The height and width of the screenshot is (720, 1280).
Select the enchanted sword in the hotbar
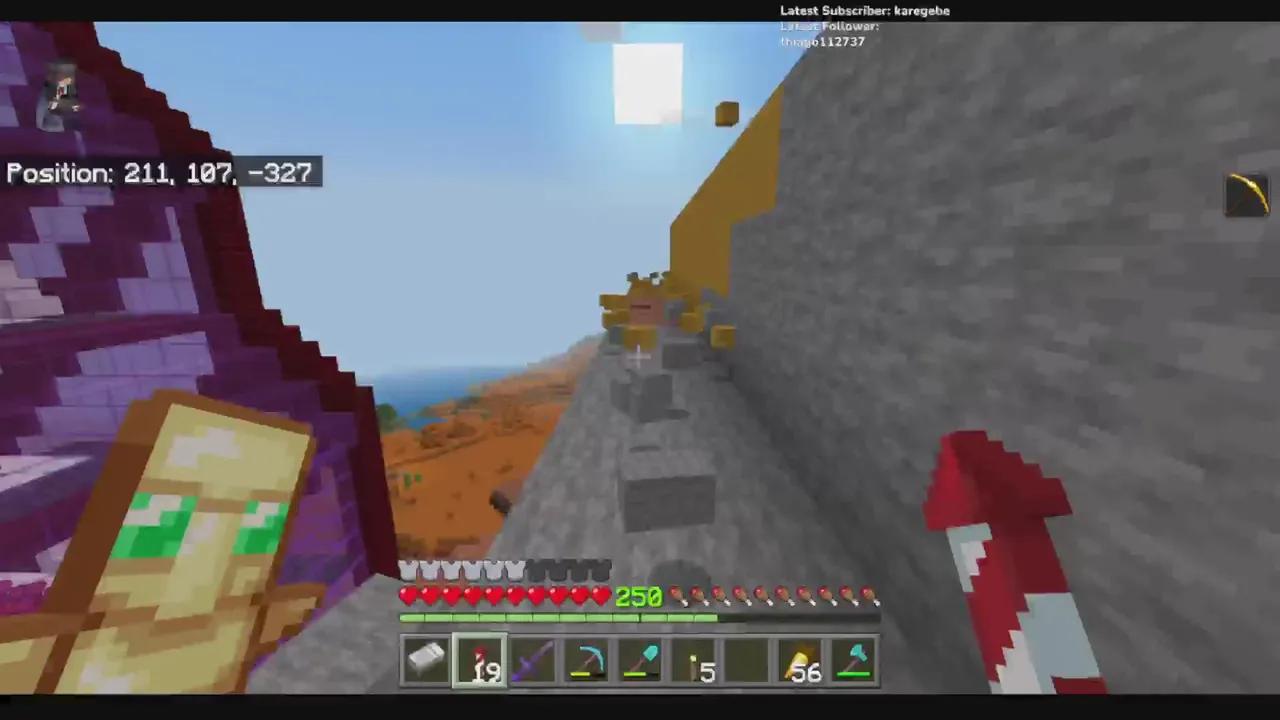pos(533,660)
